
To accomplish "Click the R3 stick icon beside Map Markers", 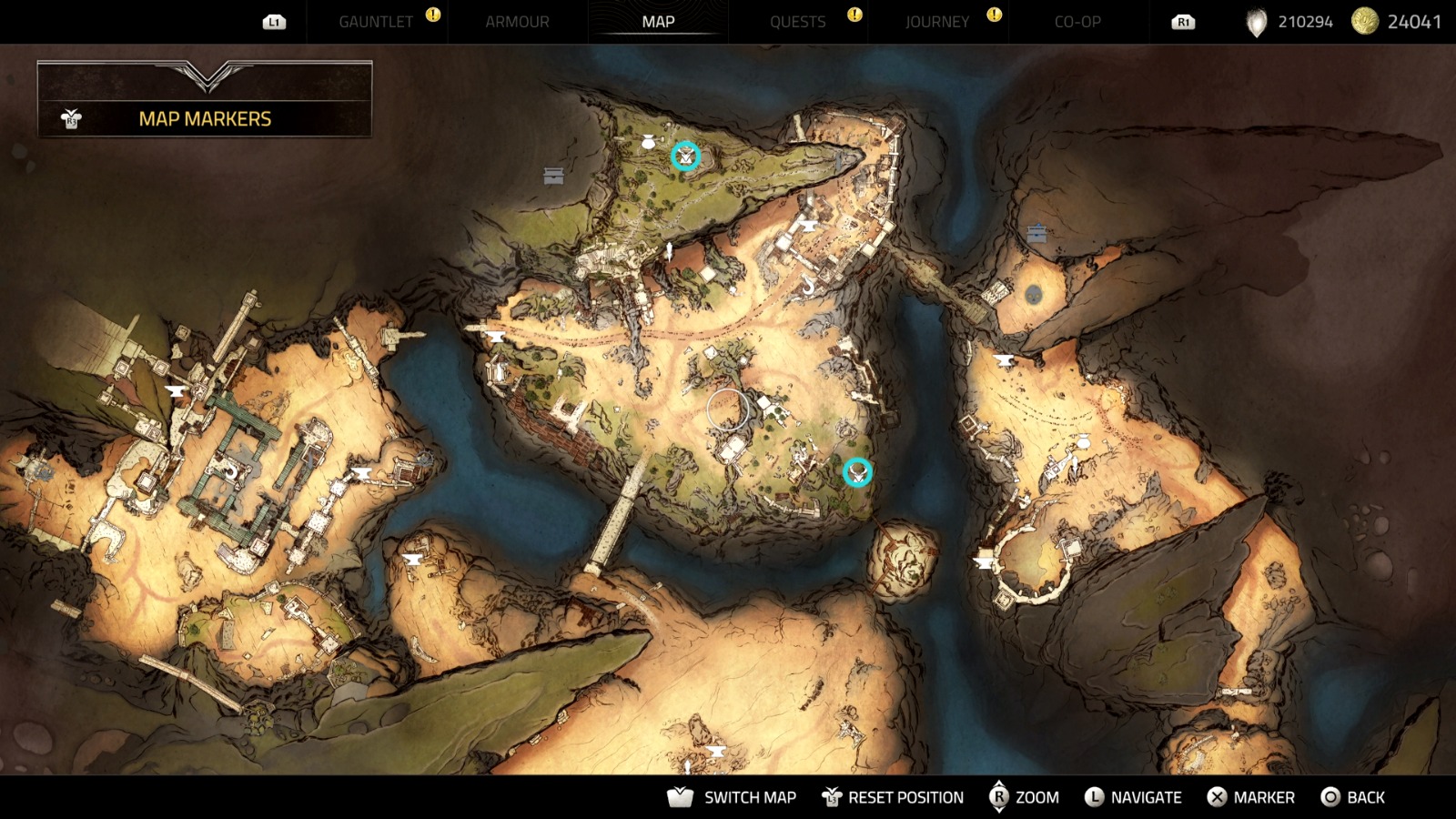I will click(71, 117).
